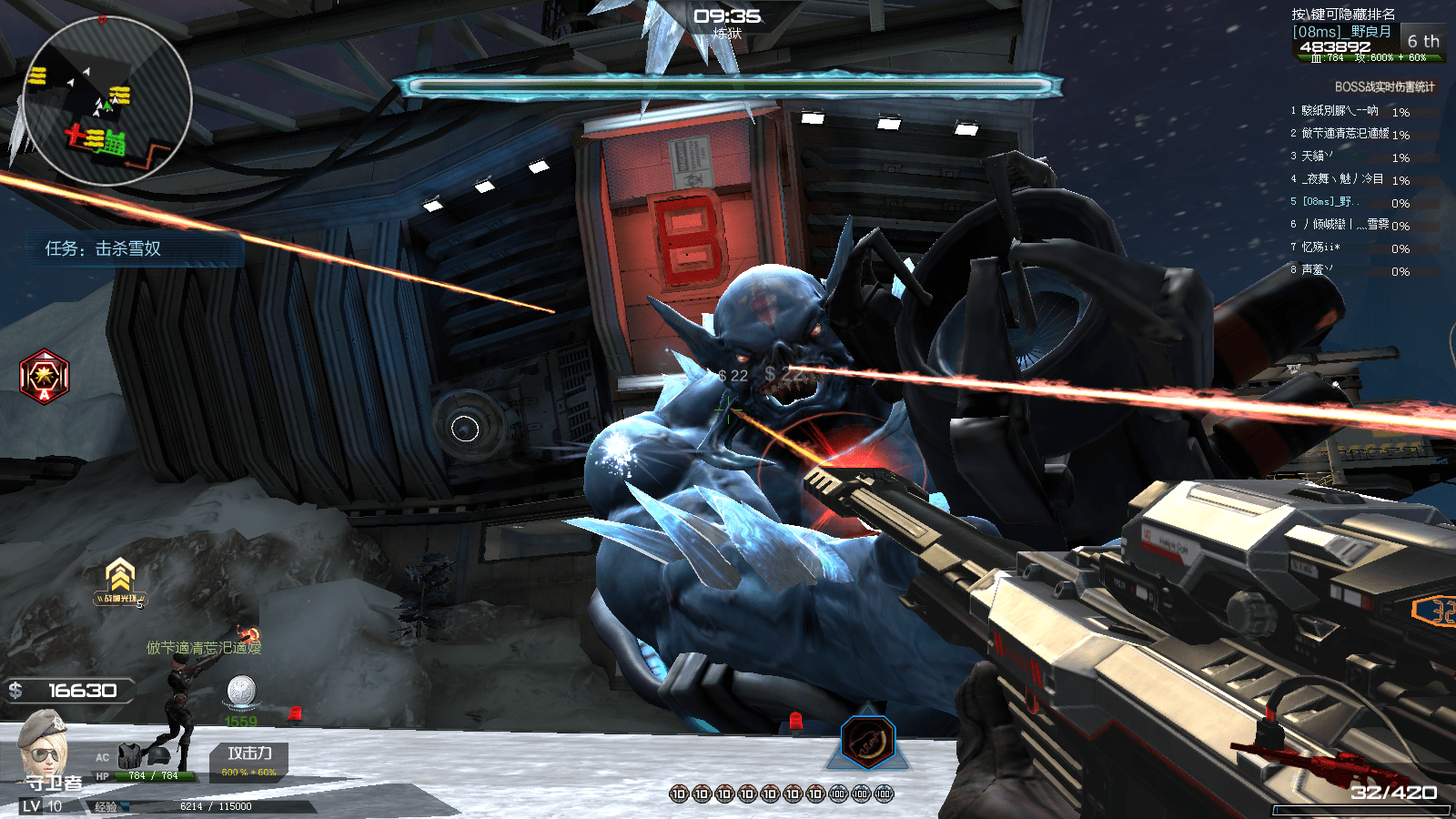Viewport: 1456px width, 819px height.
Task: Activate the blue-bordered hexagon ability icon
Action: click(x=867, y=742)
